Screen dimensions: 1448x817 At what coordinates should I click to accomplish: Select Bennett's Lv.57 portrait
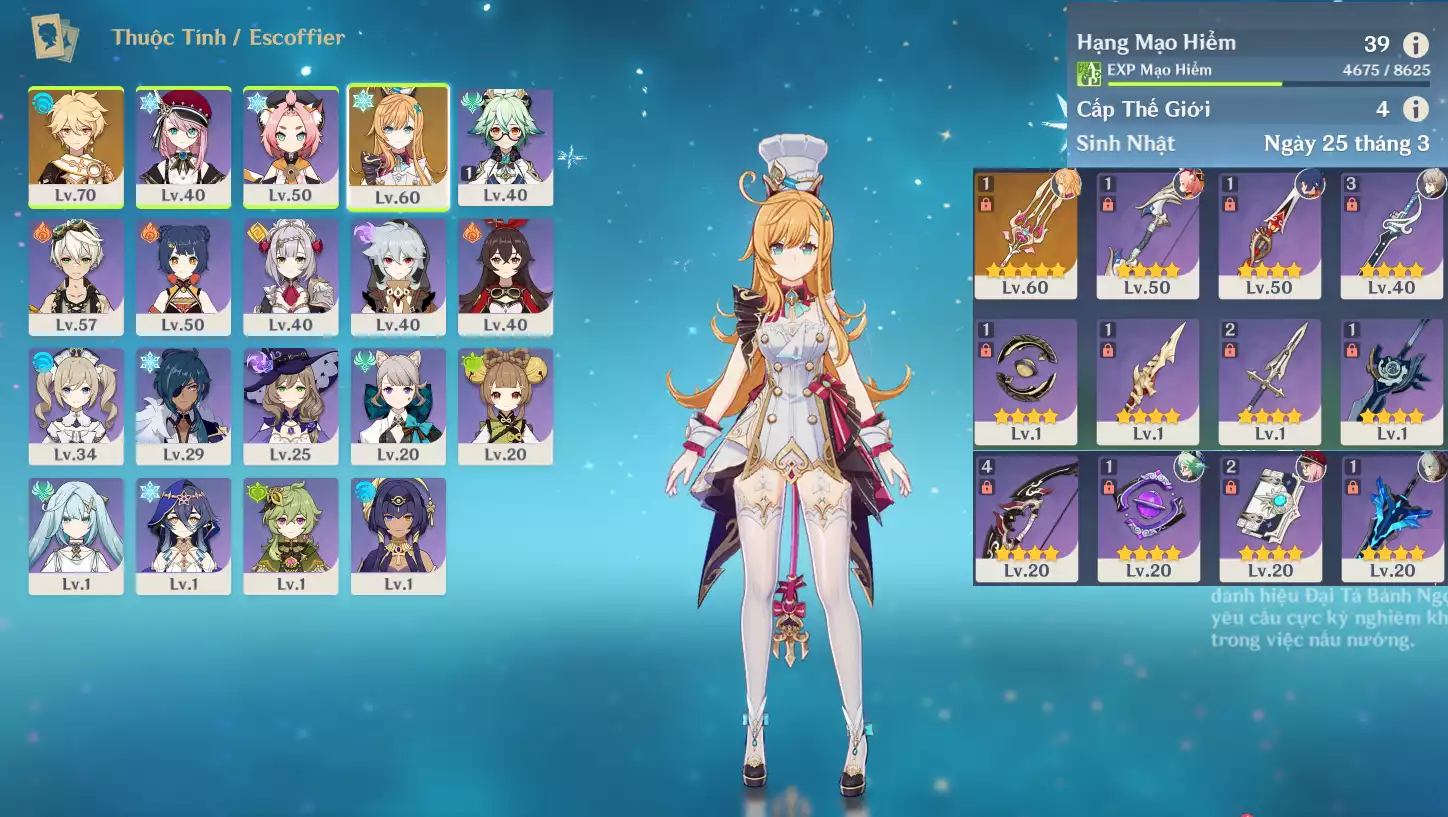[76, 276]
